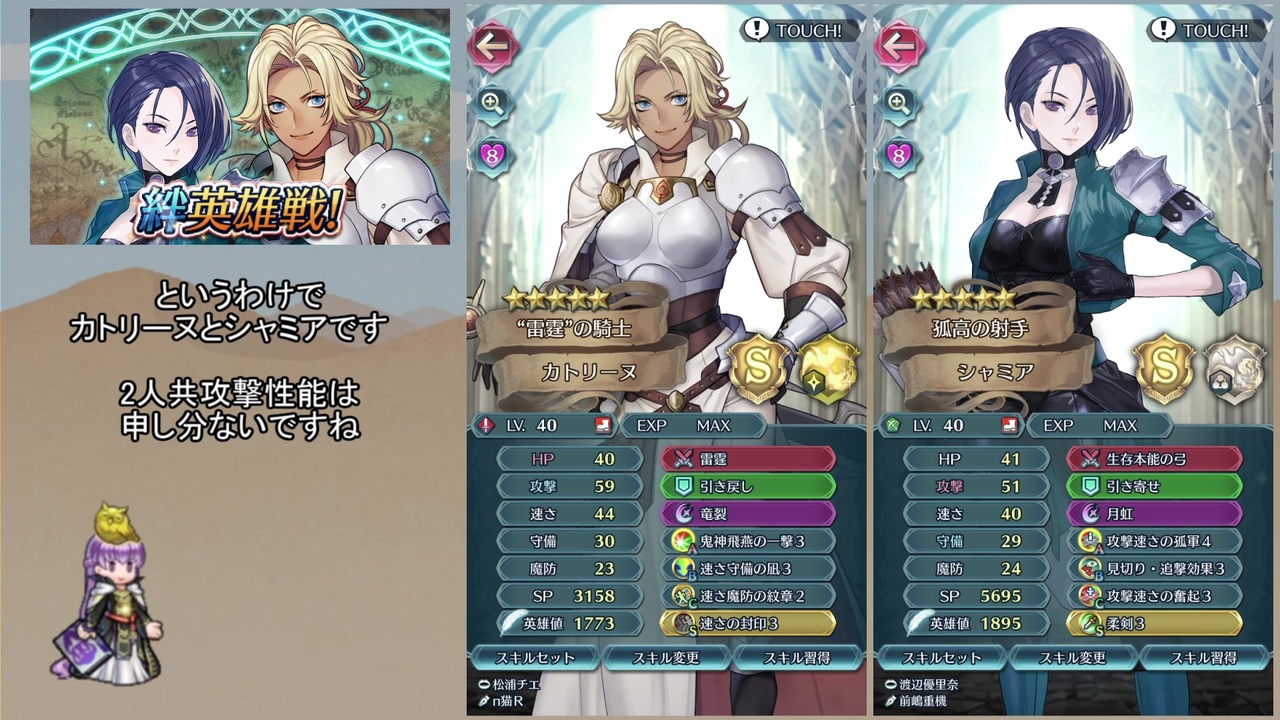Click the red boots movement icon beside Catherine's LV. 40

pos(601,425)
